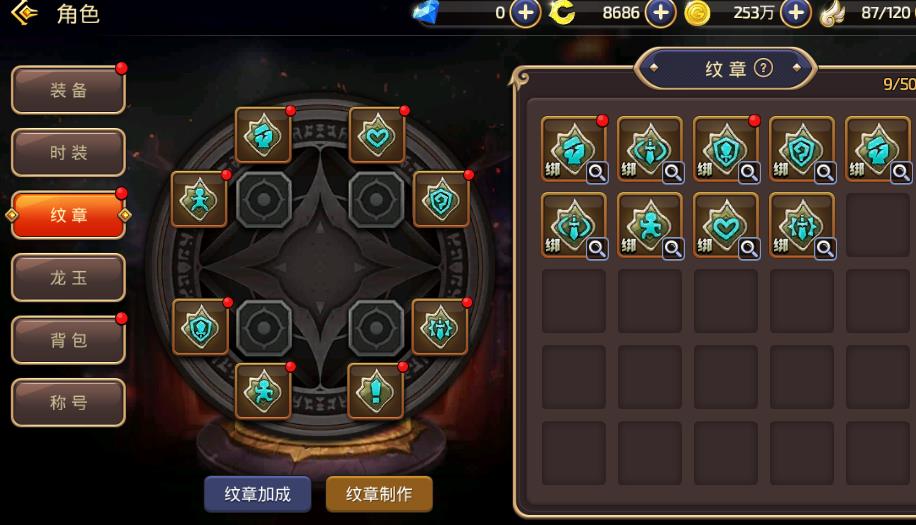
Task: Show the 纹章 help question mark
Action: pos(764,68)
